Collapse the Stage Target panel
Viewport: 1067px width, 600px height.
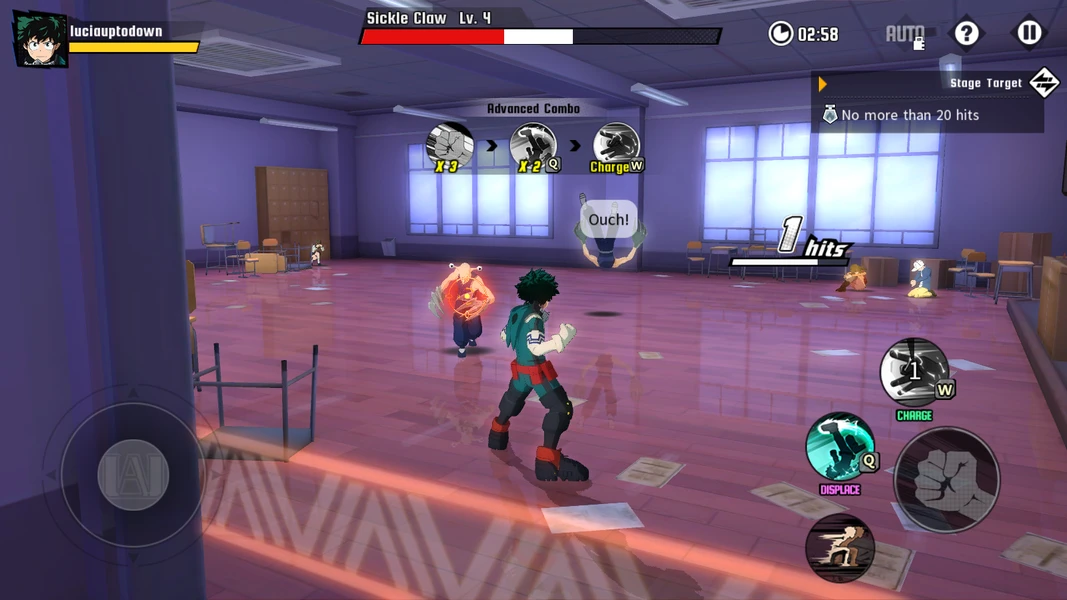[x=1043, y=83]
